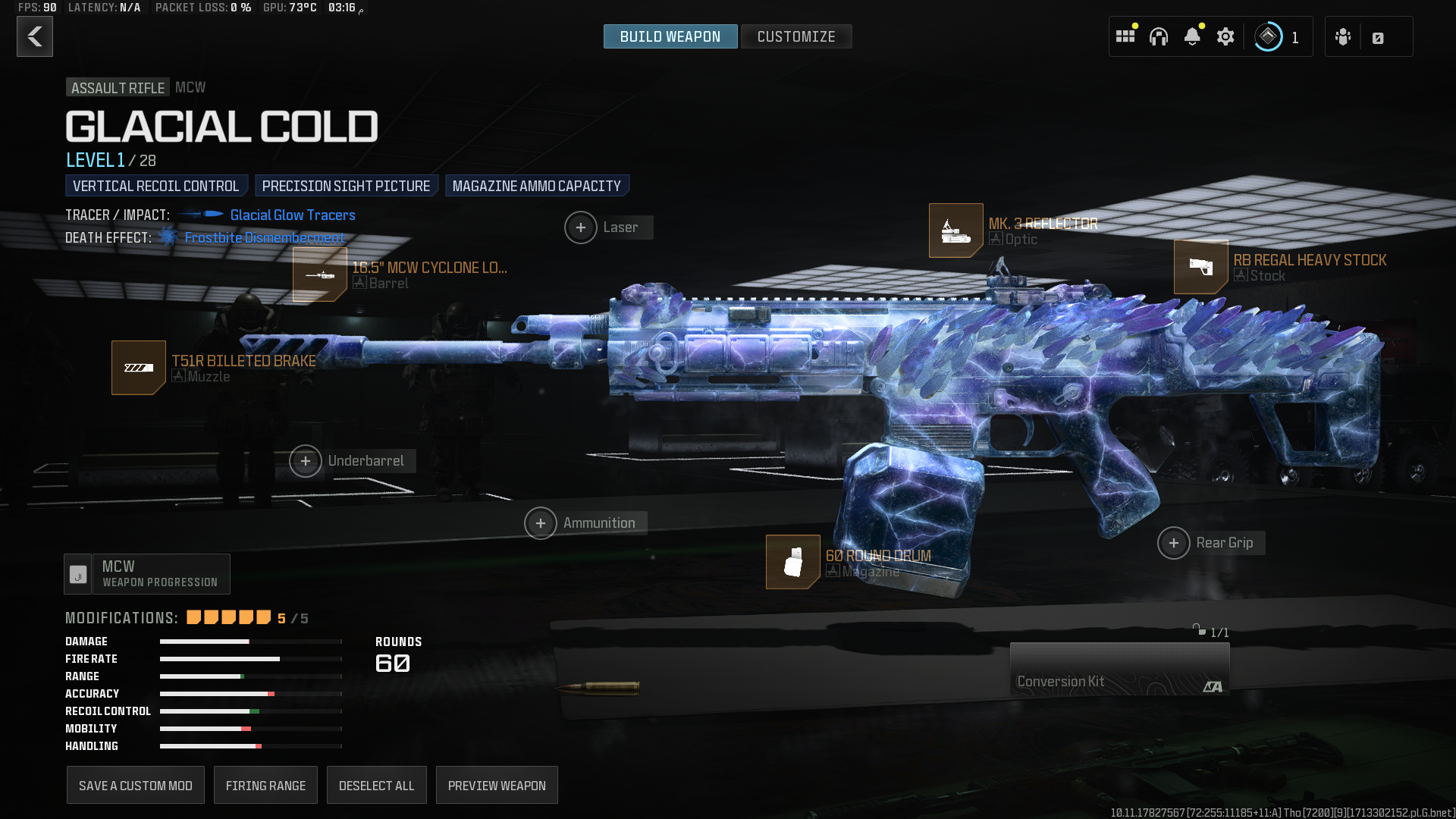This screenshot has height=819, width=1456.
Task: Switch to the Customize tab
Action: [x=795, y=36]
